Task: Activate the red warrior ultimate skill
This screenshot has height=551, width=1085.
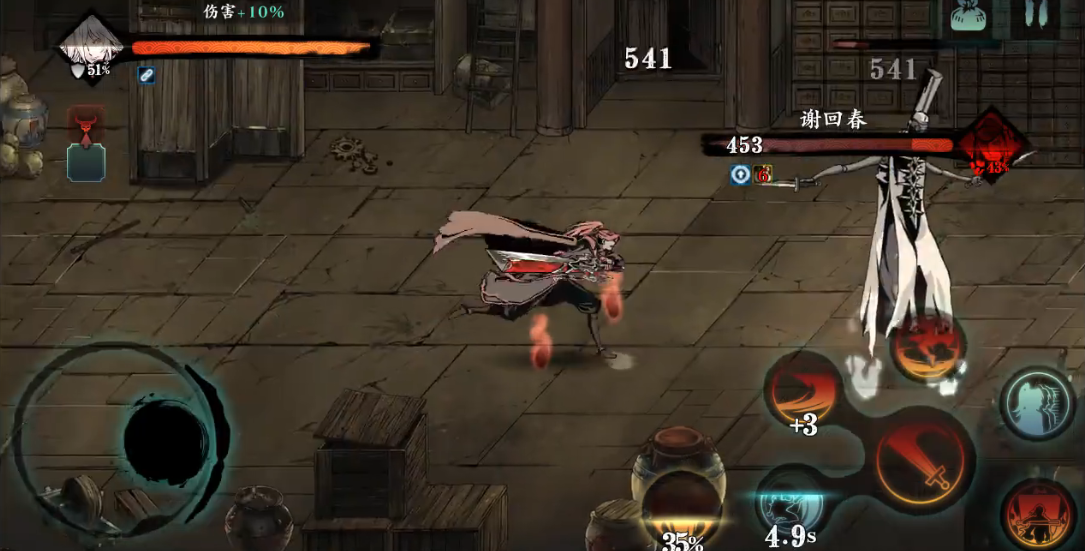Action: point(1037,511)
